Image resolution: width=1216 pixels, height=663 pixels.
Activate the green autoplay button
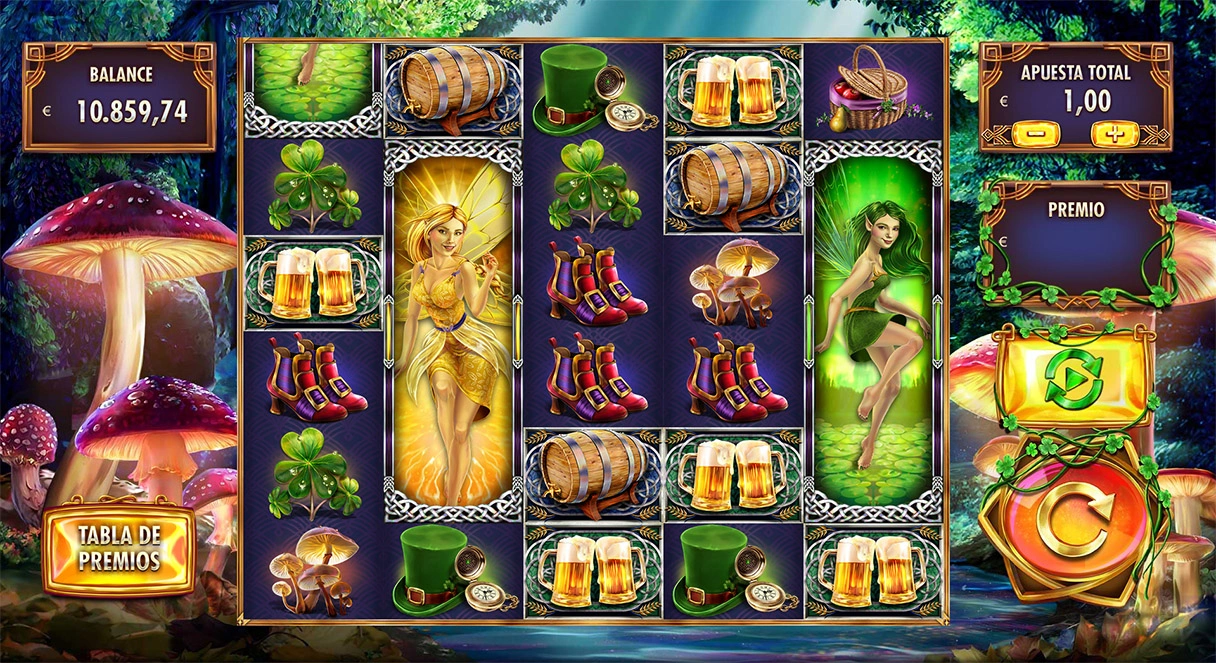coord(1072,379)
